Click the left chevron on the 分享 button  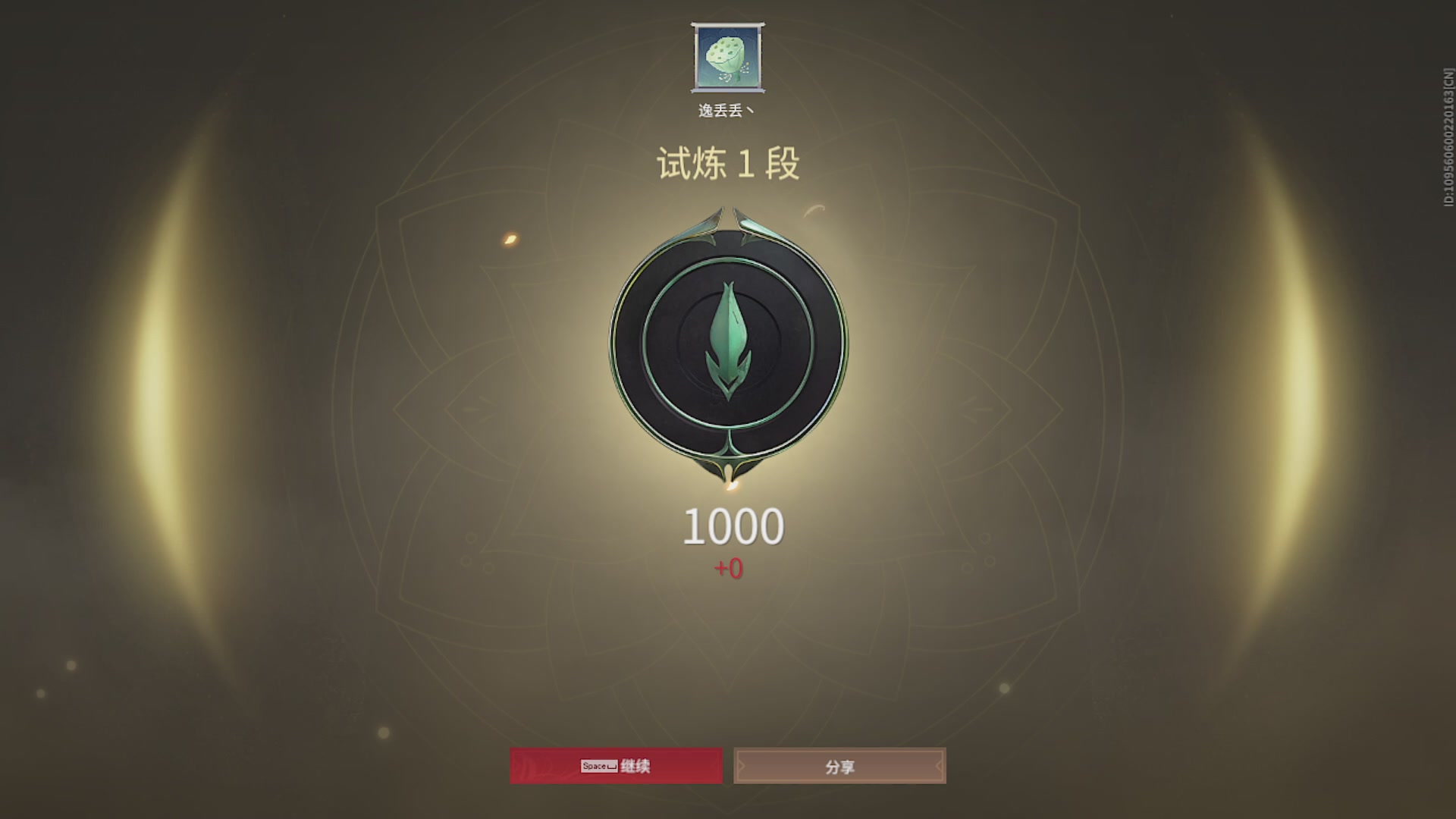point(740,766)
